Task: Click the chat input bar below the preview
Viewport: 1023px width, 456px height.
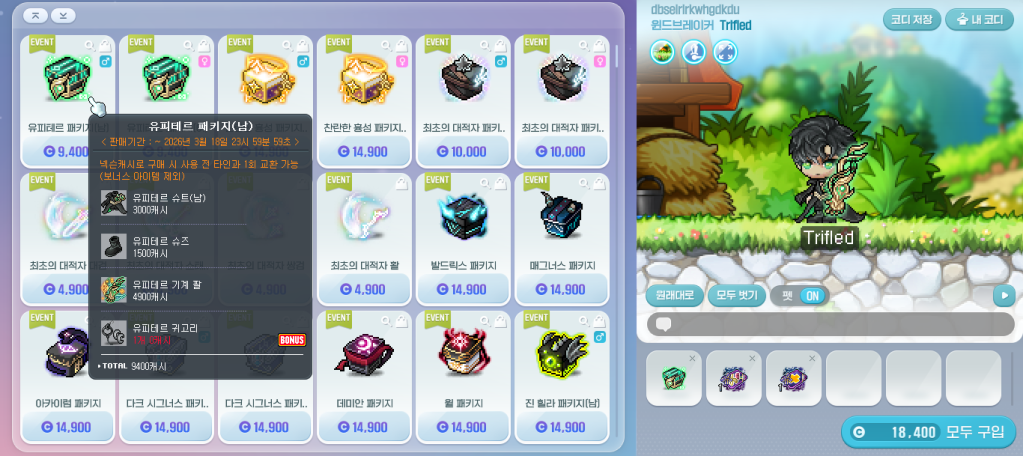Action: 830,324
